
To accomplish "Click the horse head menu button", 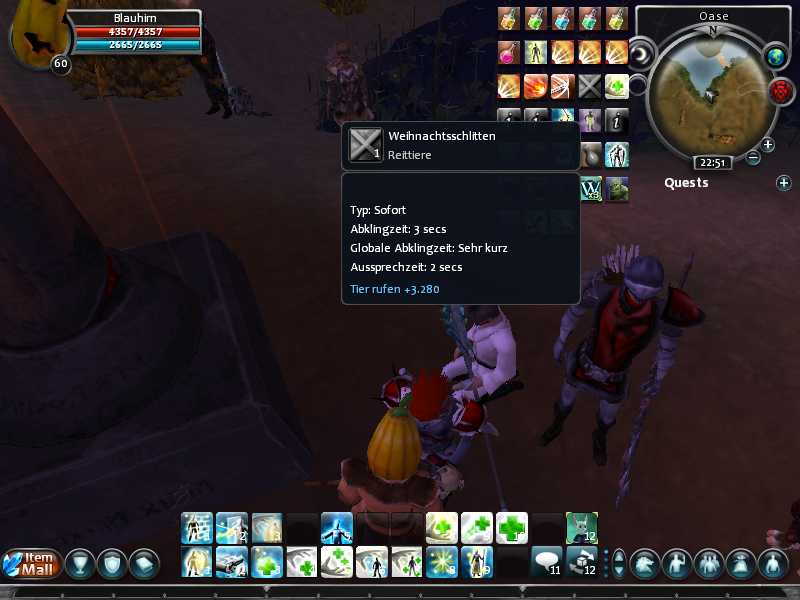I will (644, 564).
